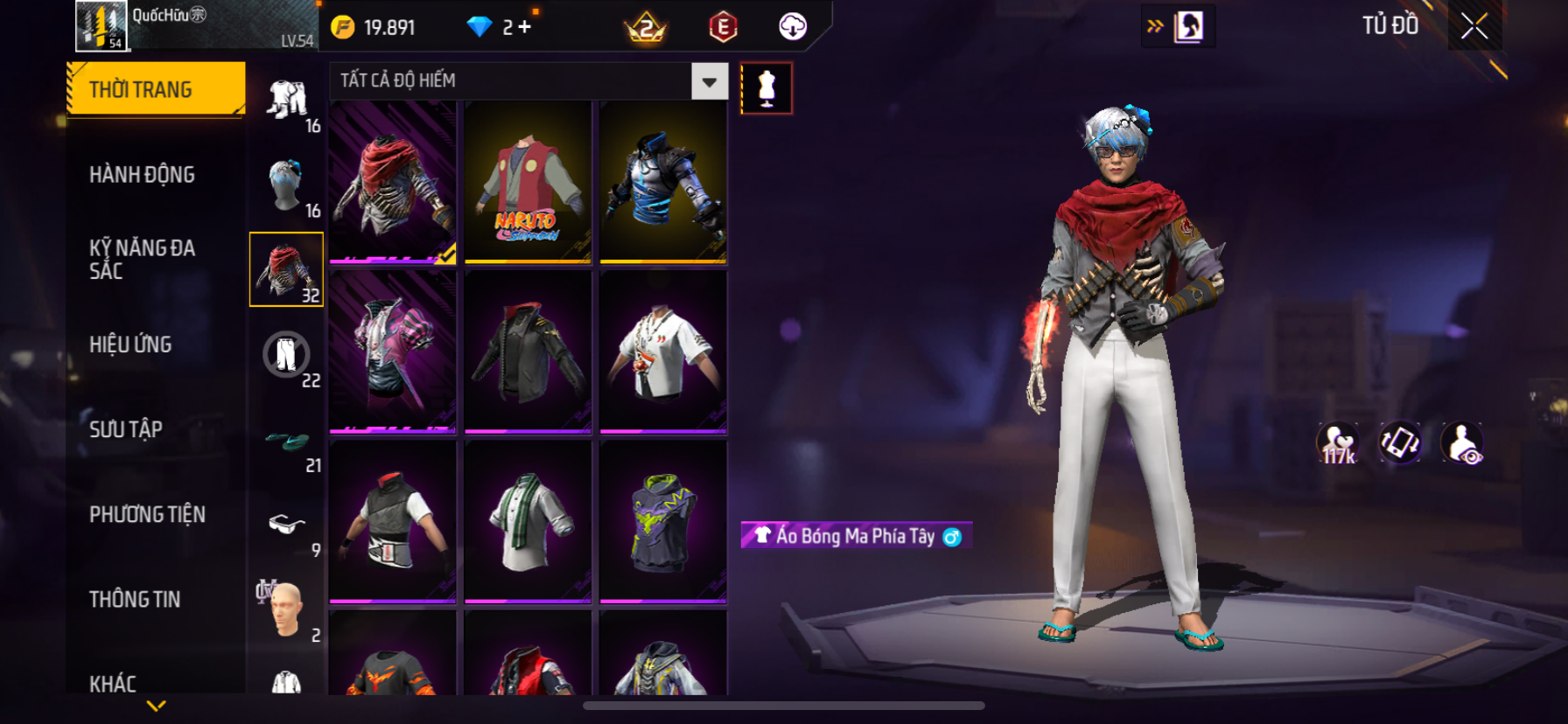Pick the blue armored jacket
This screenshot has width=1568, height=724.
(663, 182)
